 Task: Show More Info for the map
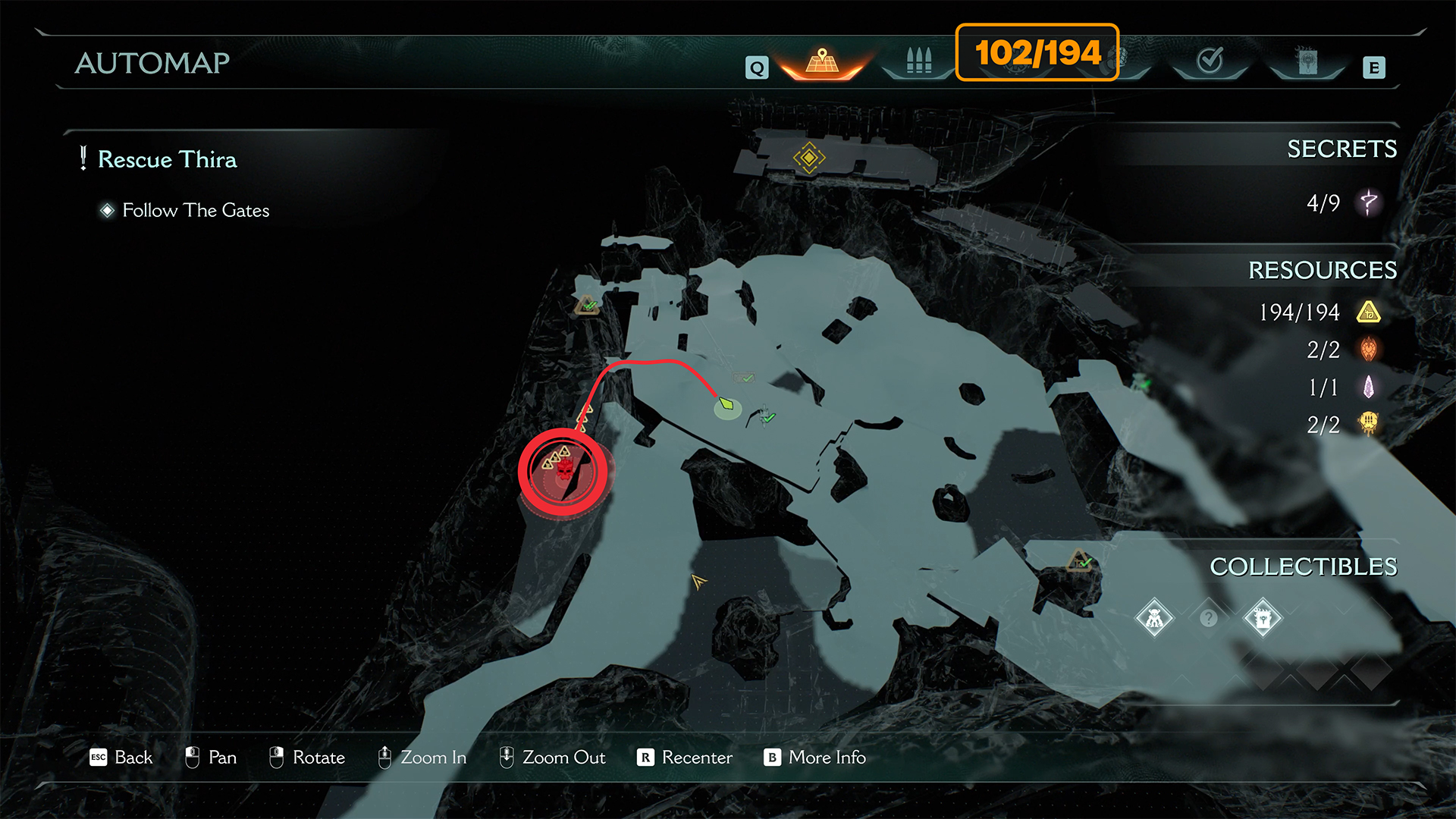[x=815, y=757]
